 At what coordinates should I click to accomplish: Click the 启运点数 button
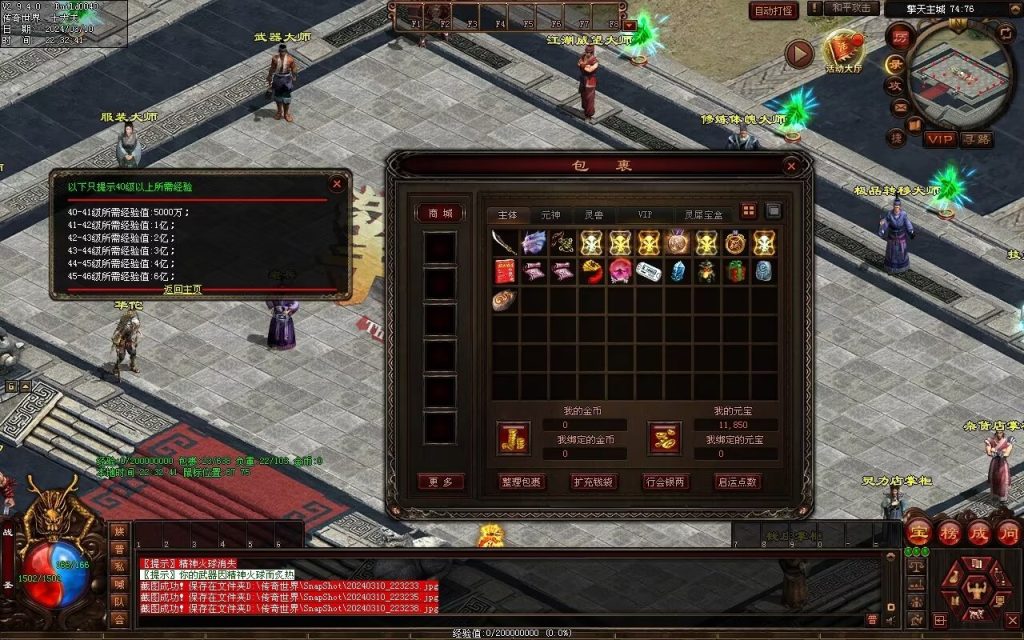click(738, 481)
